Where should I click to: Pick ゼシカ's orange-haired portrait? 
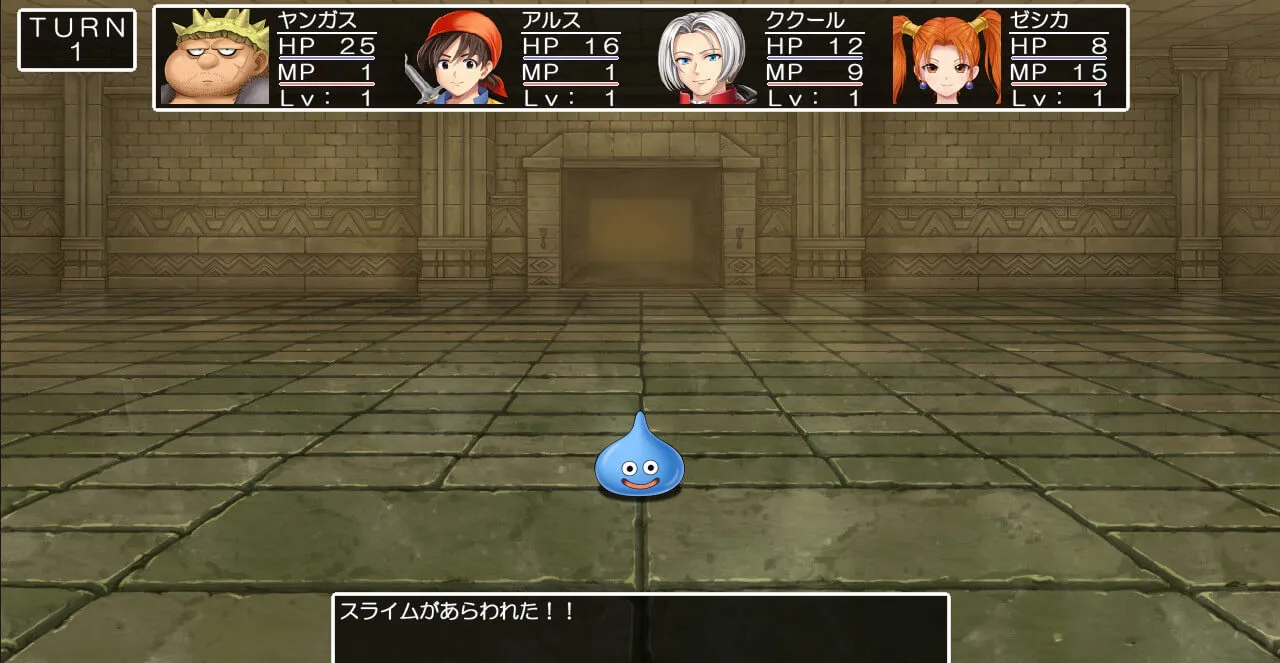coord(946,58)
